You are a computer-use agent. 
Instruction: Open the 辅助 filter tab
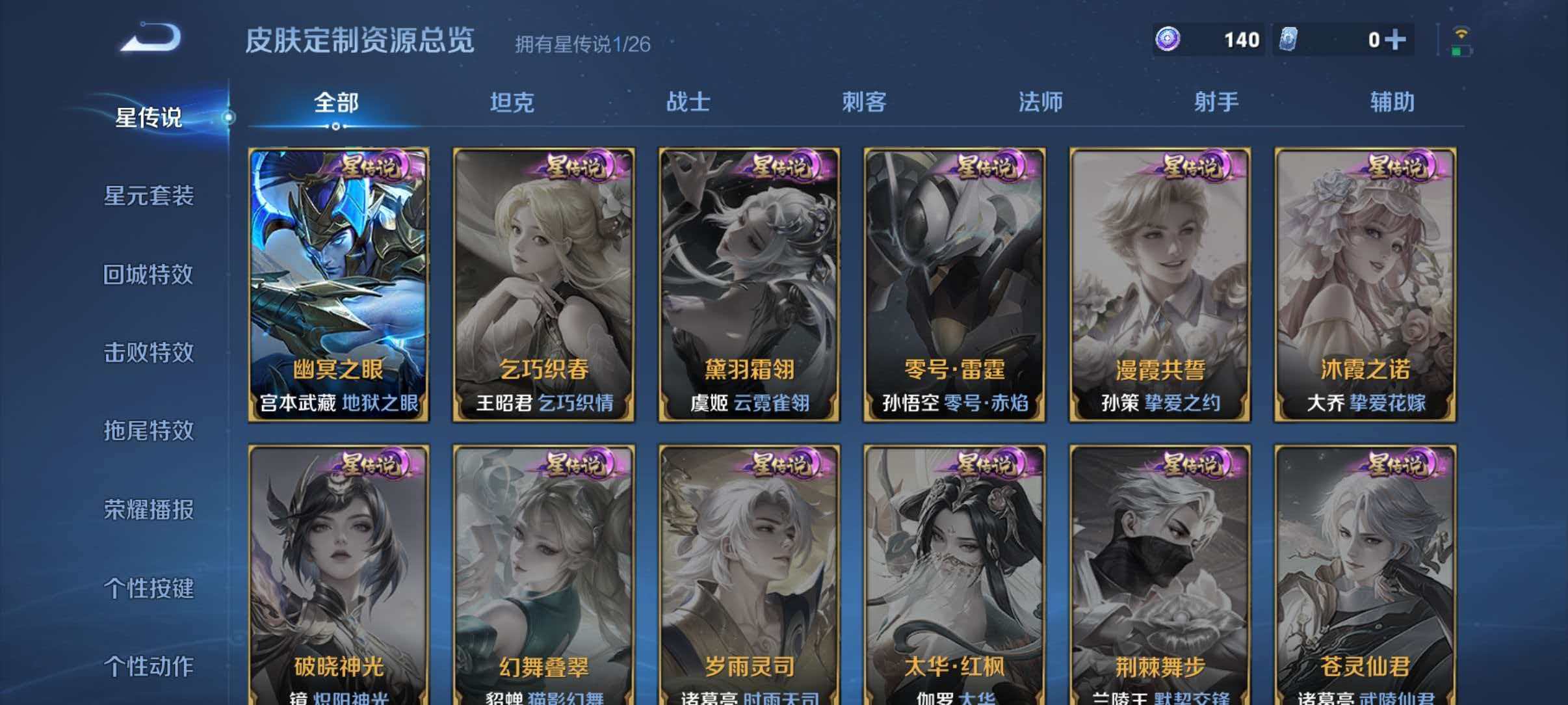[1394, 102]
